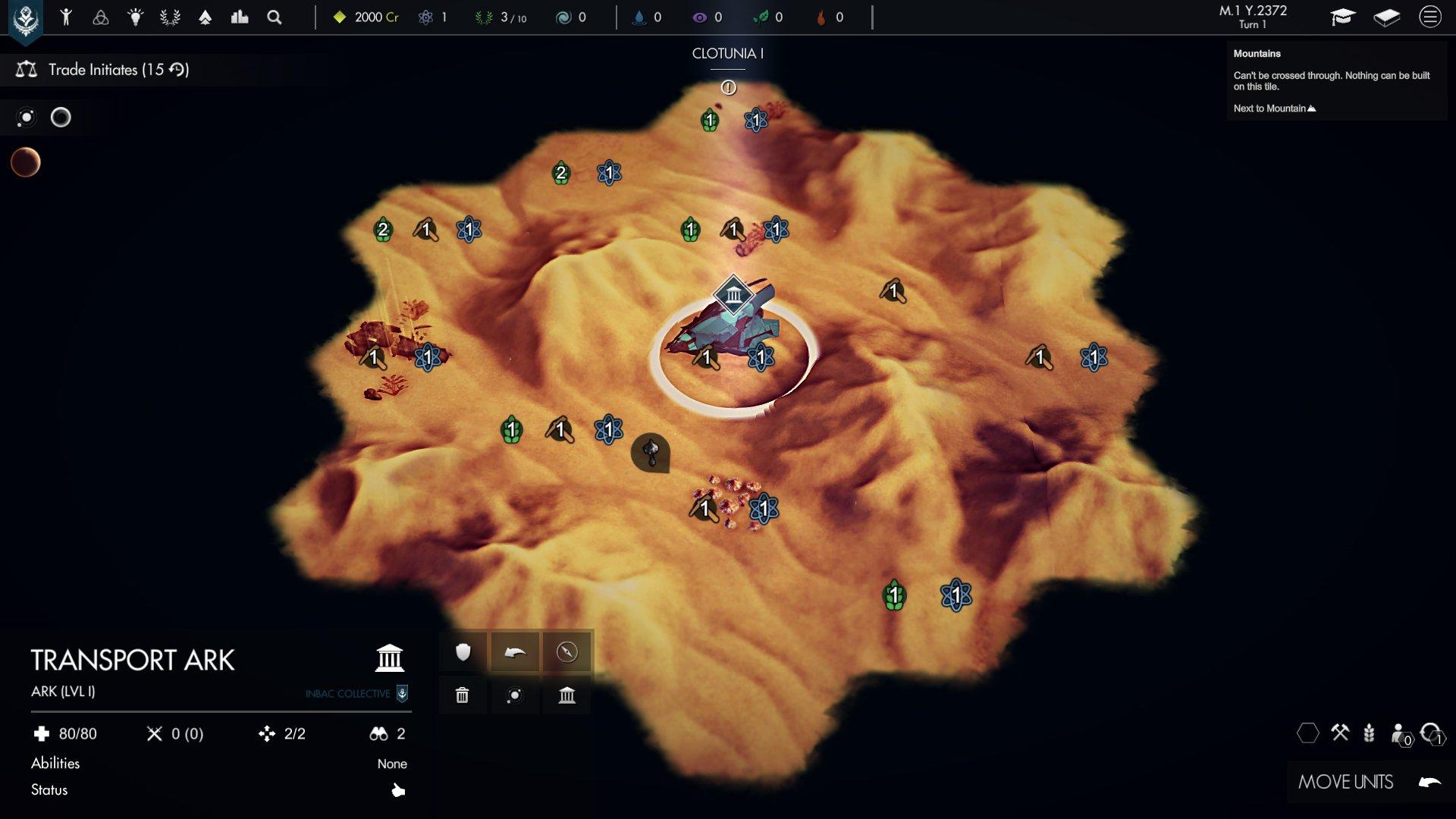Click the graduation cap tutorial icon
The height and width of the screenshot is (819, 1456).
point(1343,17)
